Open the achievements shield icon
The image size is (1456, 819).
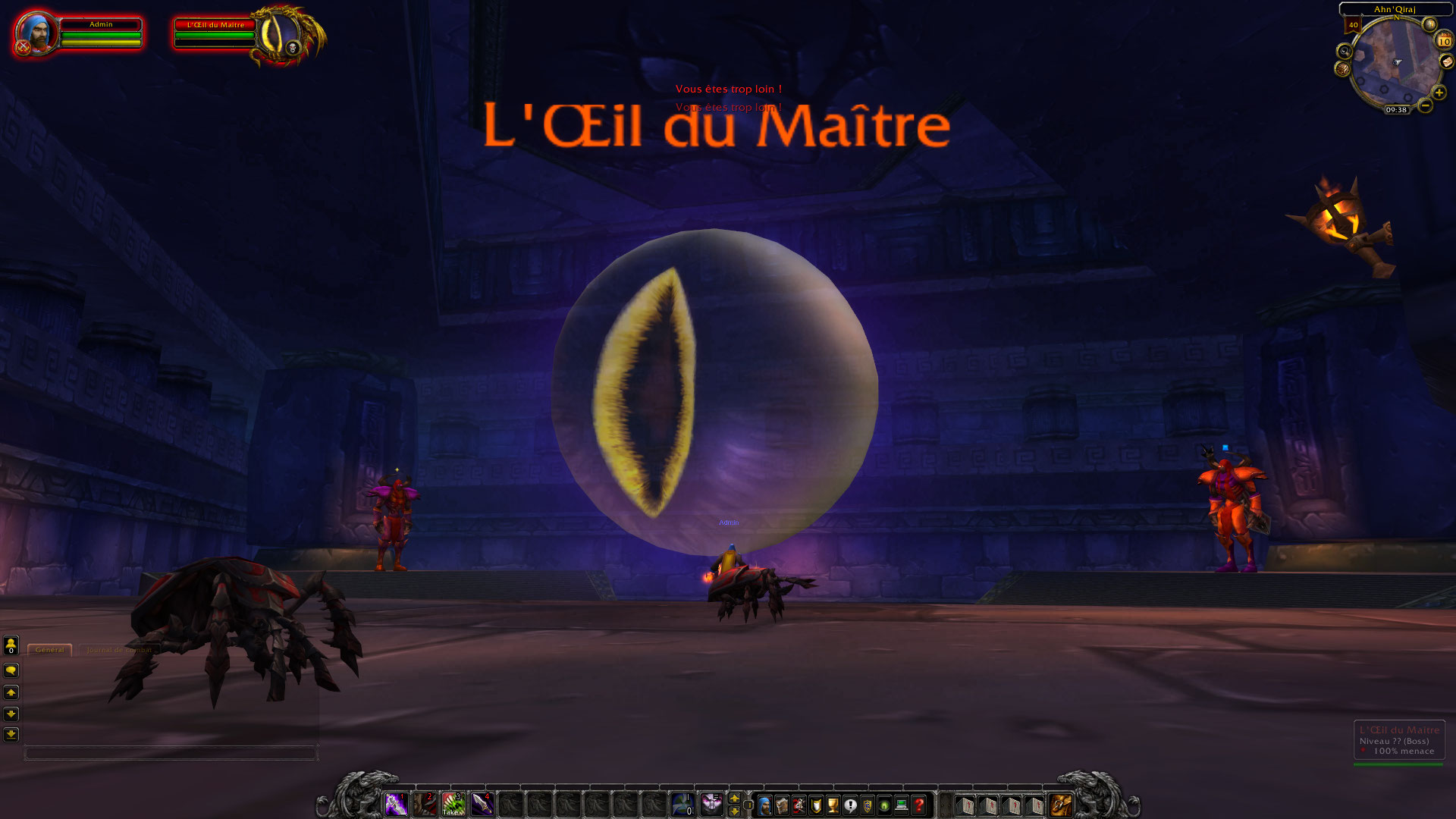tap(815, 806)
